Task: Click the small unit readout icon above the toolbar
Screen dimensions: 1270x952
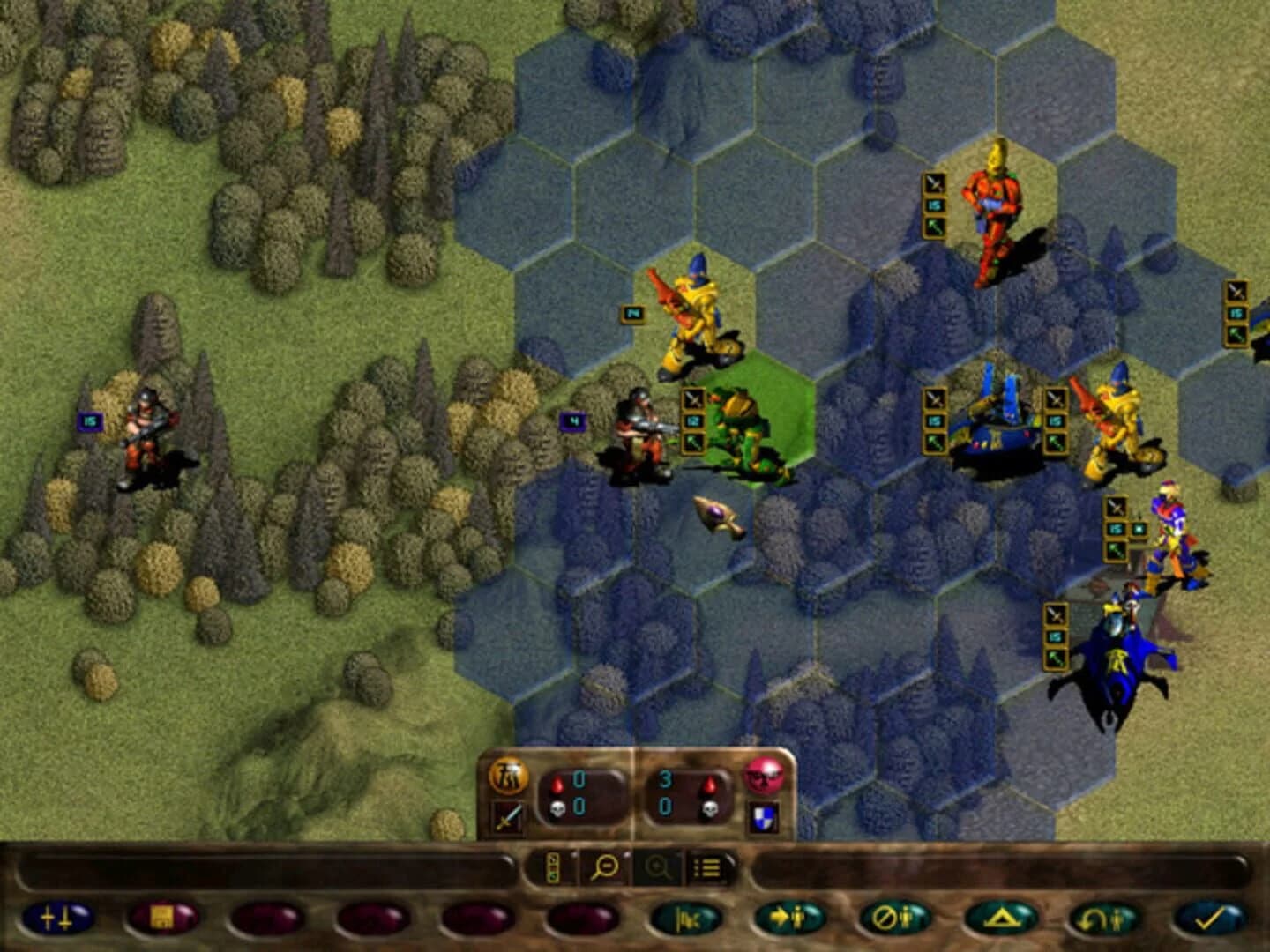Action: click(x=552, y=867)
